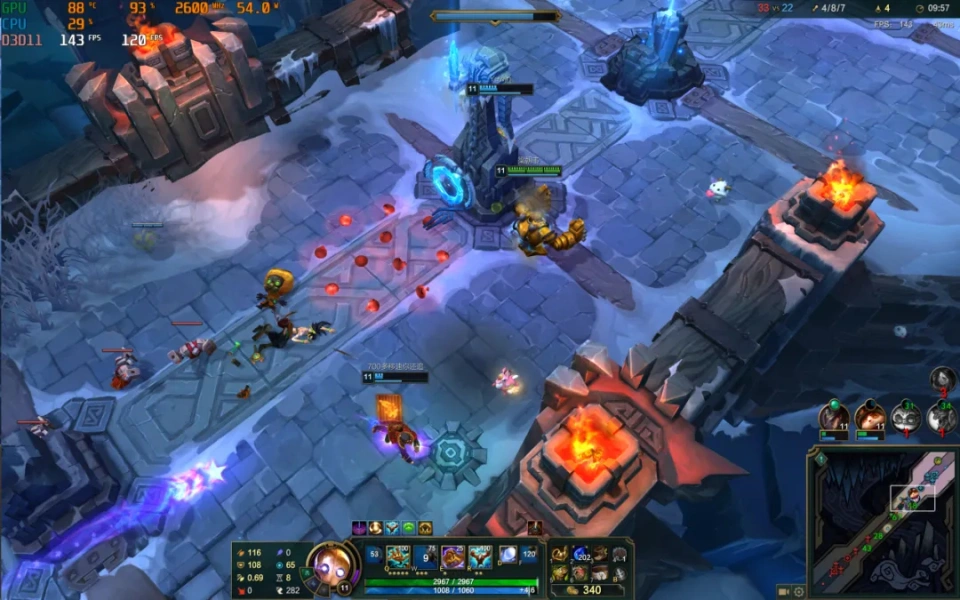Select the W ability on cooldown
This screenshot has height=600, width=960.
(x=426, y=557)
